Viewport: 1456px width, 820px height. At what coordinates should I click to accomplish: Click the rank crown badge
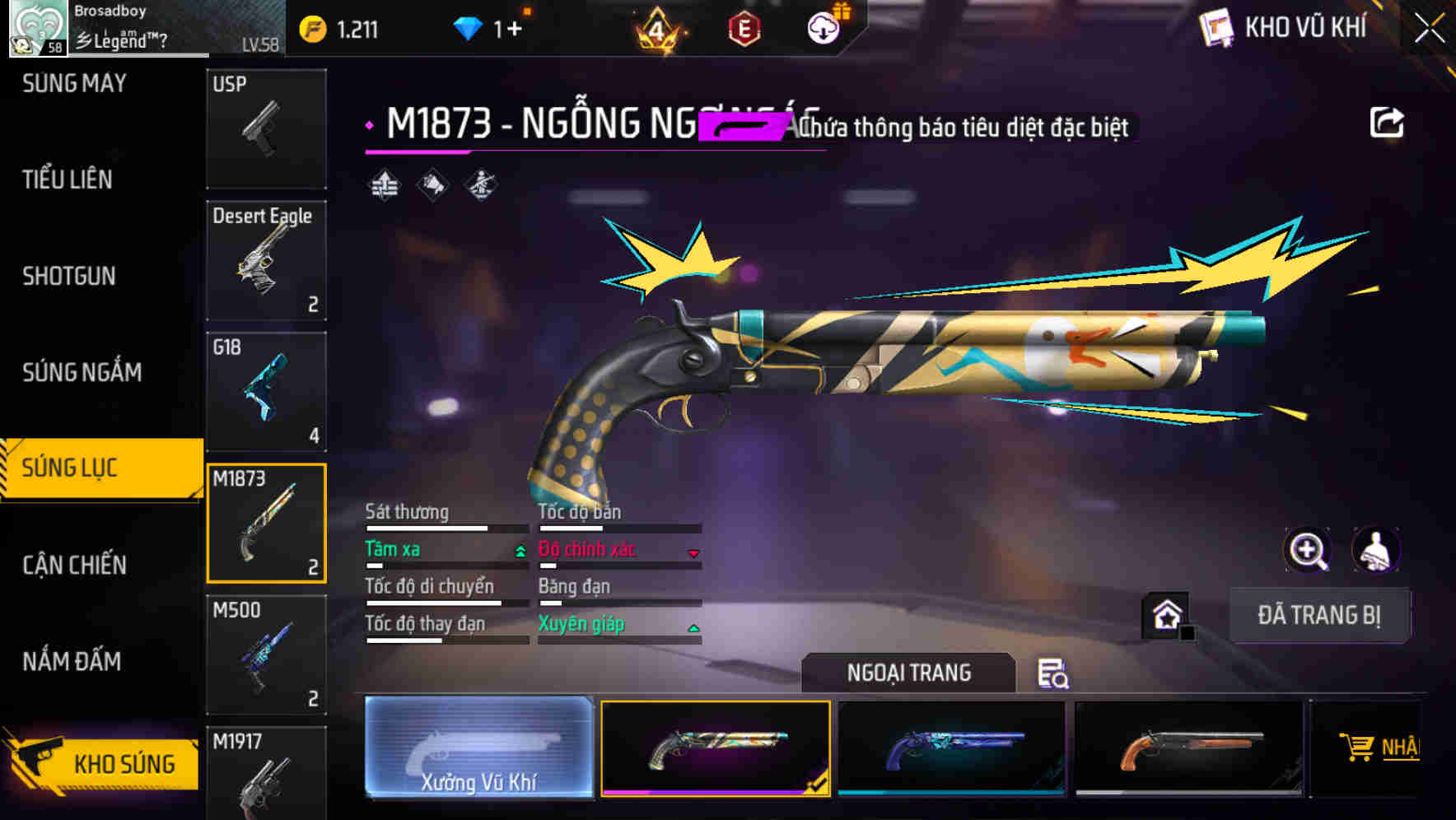655,29
